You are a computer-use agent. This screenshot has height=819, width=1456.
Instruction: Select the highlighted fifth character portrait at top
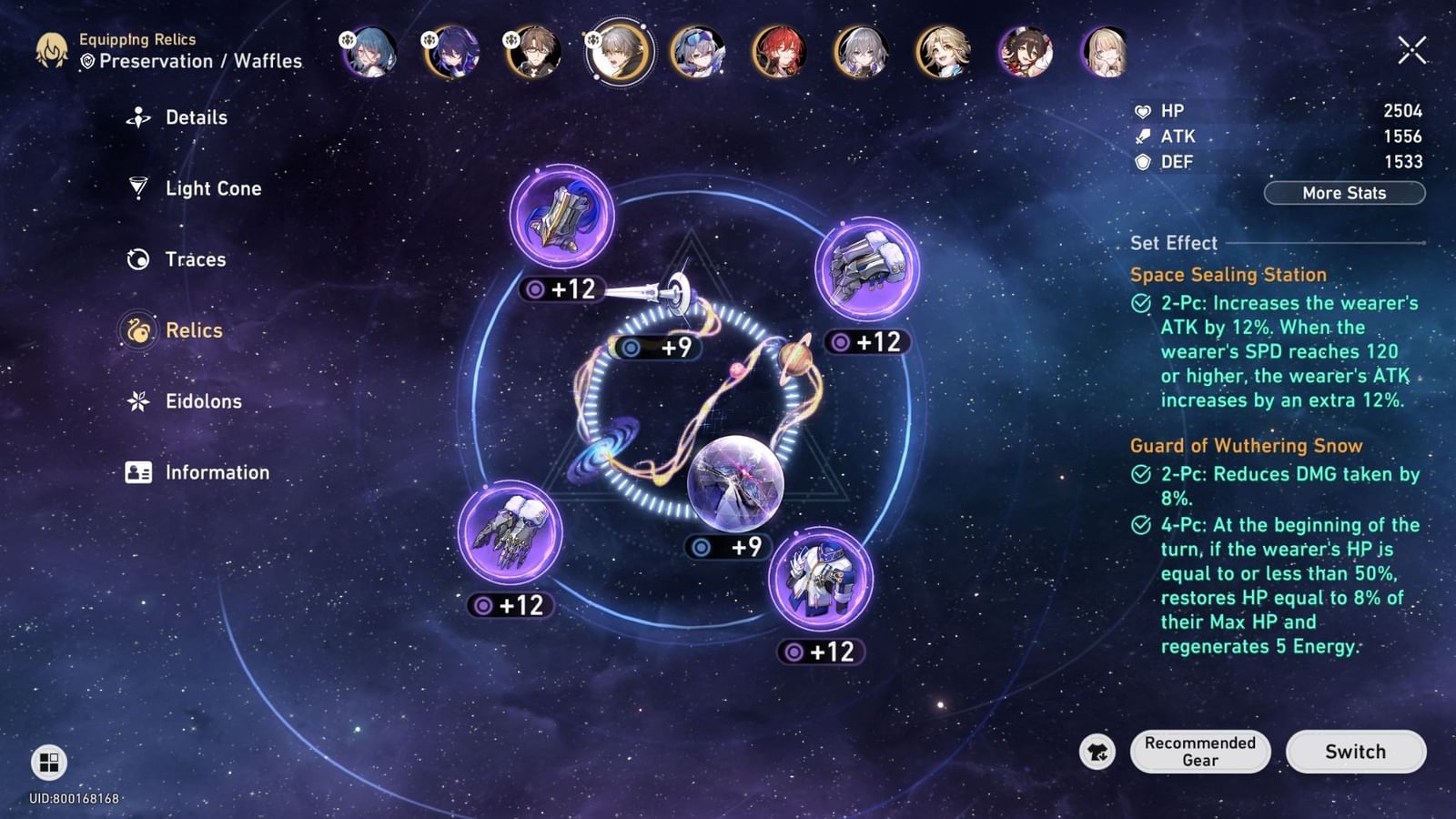pyautogui.click(x=618, y=52)
